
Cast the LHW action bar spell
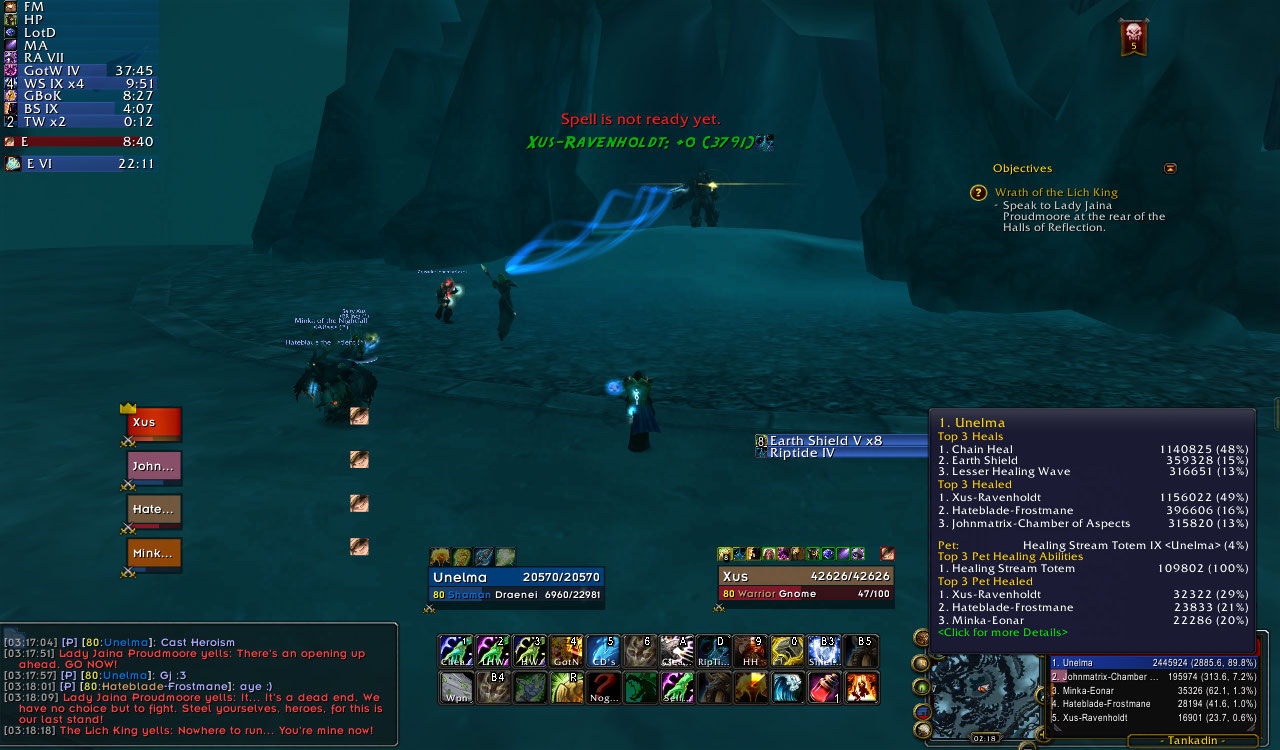pyautogui.click(x=491, y=651)
